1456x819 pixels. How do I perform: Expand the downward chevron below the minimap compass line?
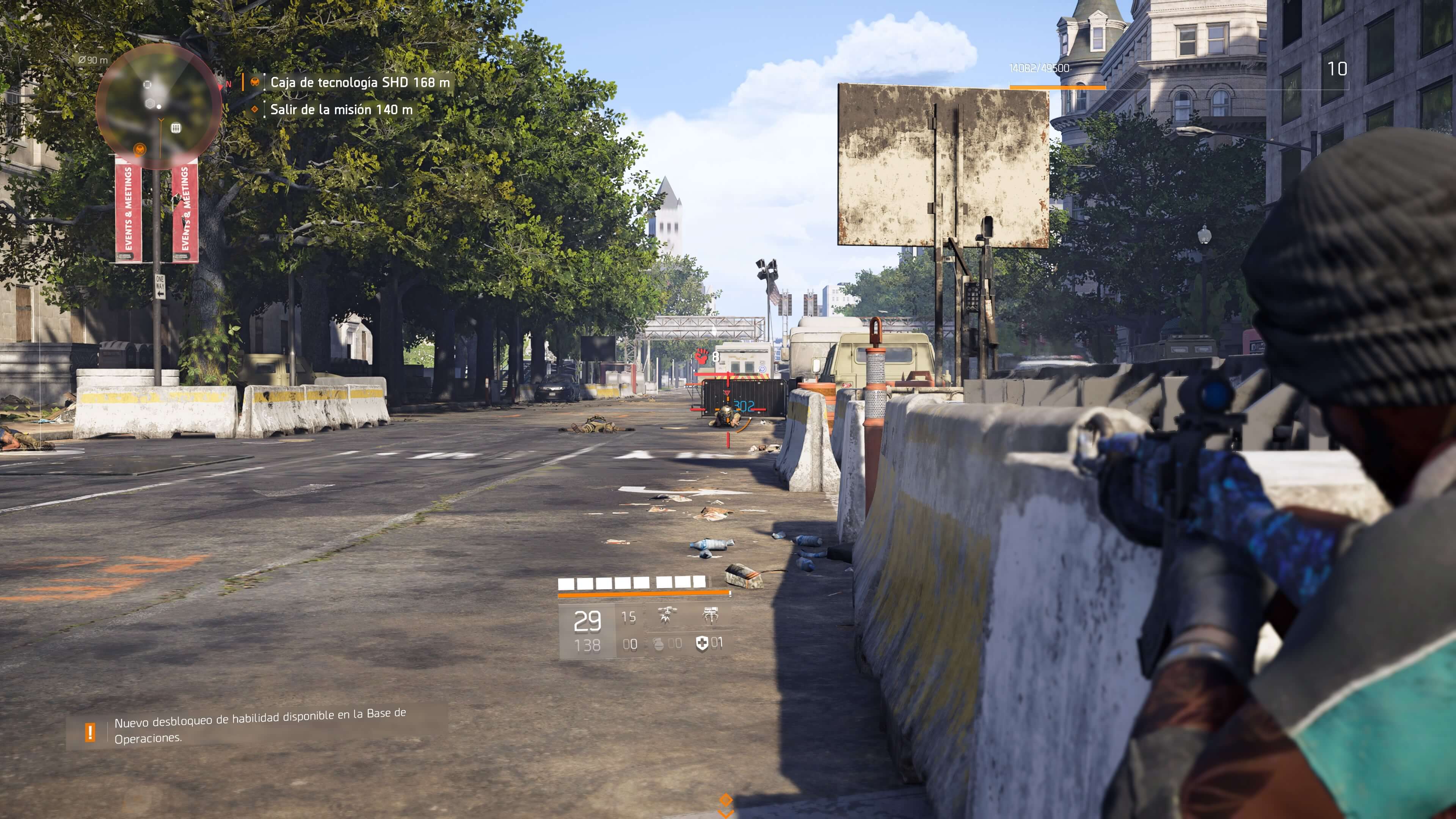[x=160, y=120]
